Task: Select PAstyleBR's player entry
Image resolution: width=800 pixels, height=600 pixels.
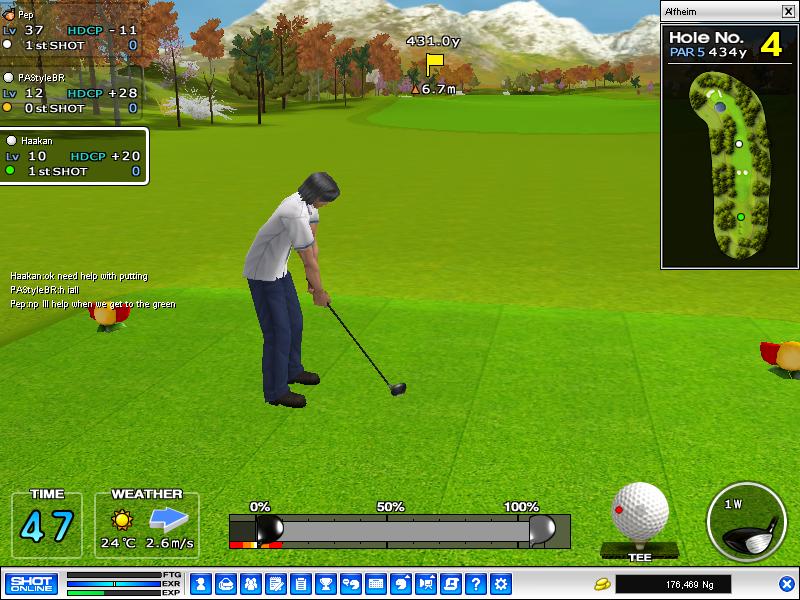Action: pos(70,92)
